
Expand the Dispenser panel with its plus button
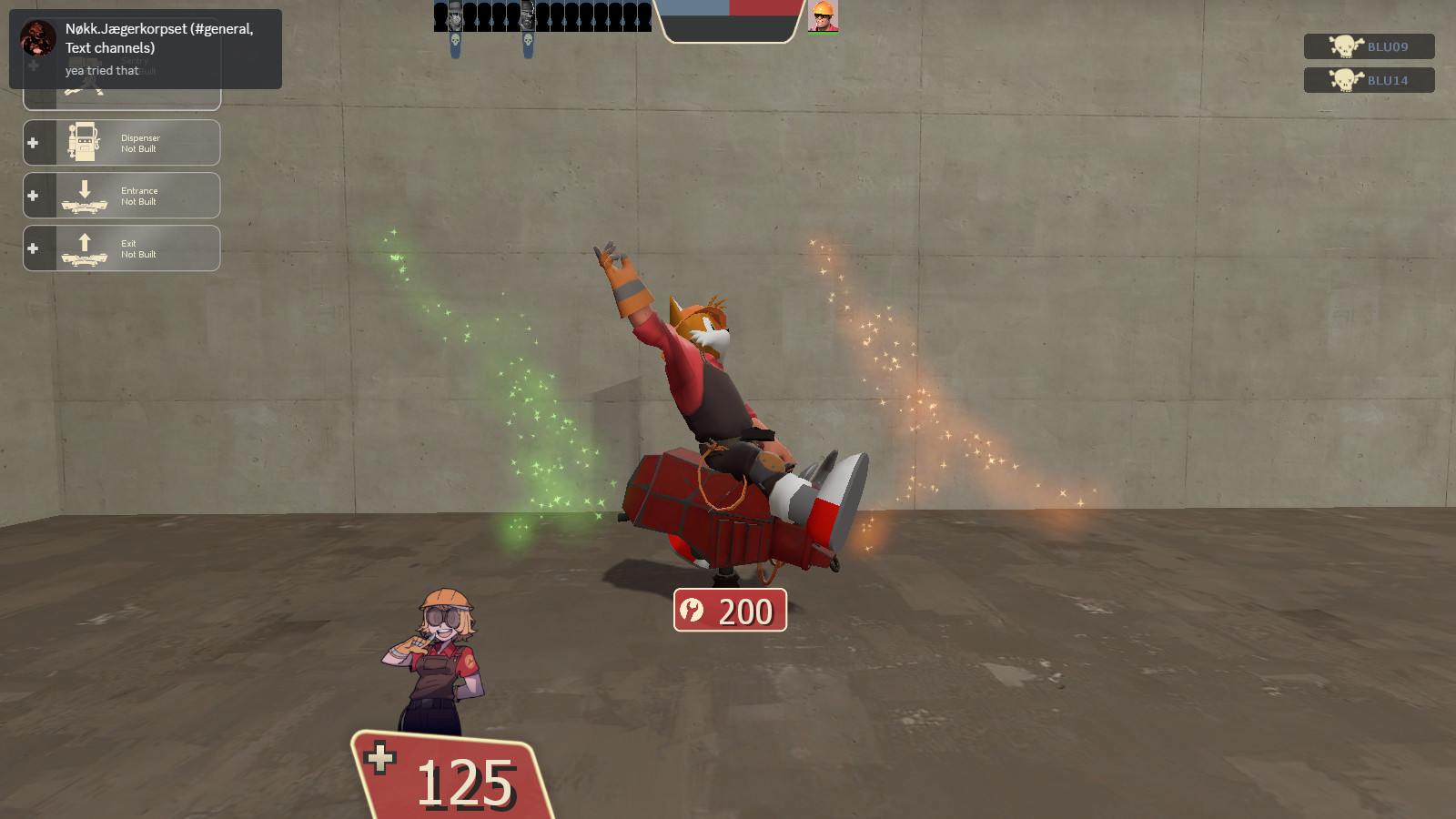coord(34,142)
